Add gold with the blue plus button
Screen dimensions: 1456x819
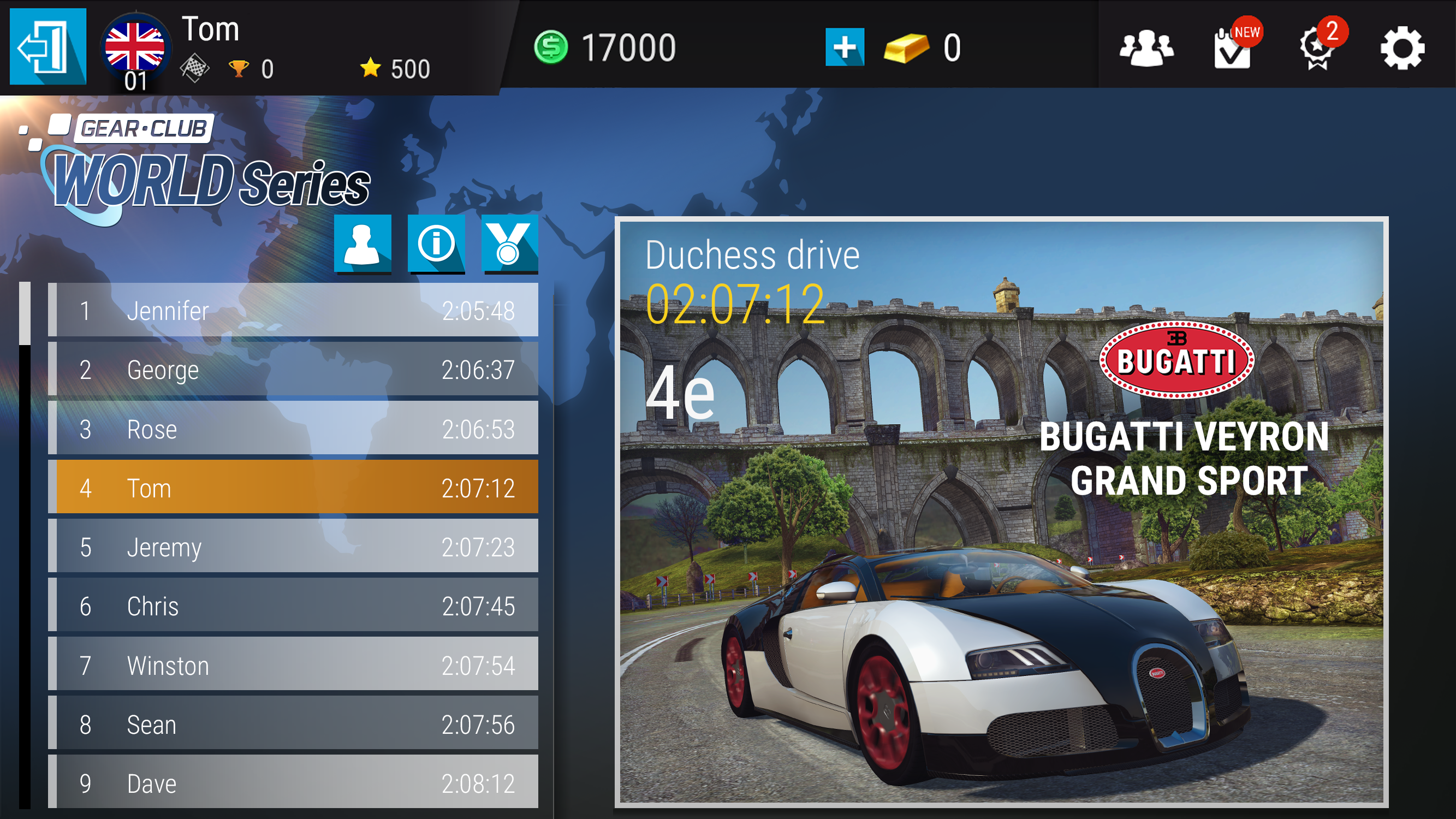pos(845,47)
